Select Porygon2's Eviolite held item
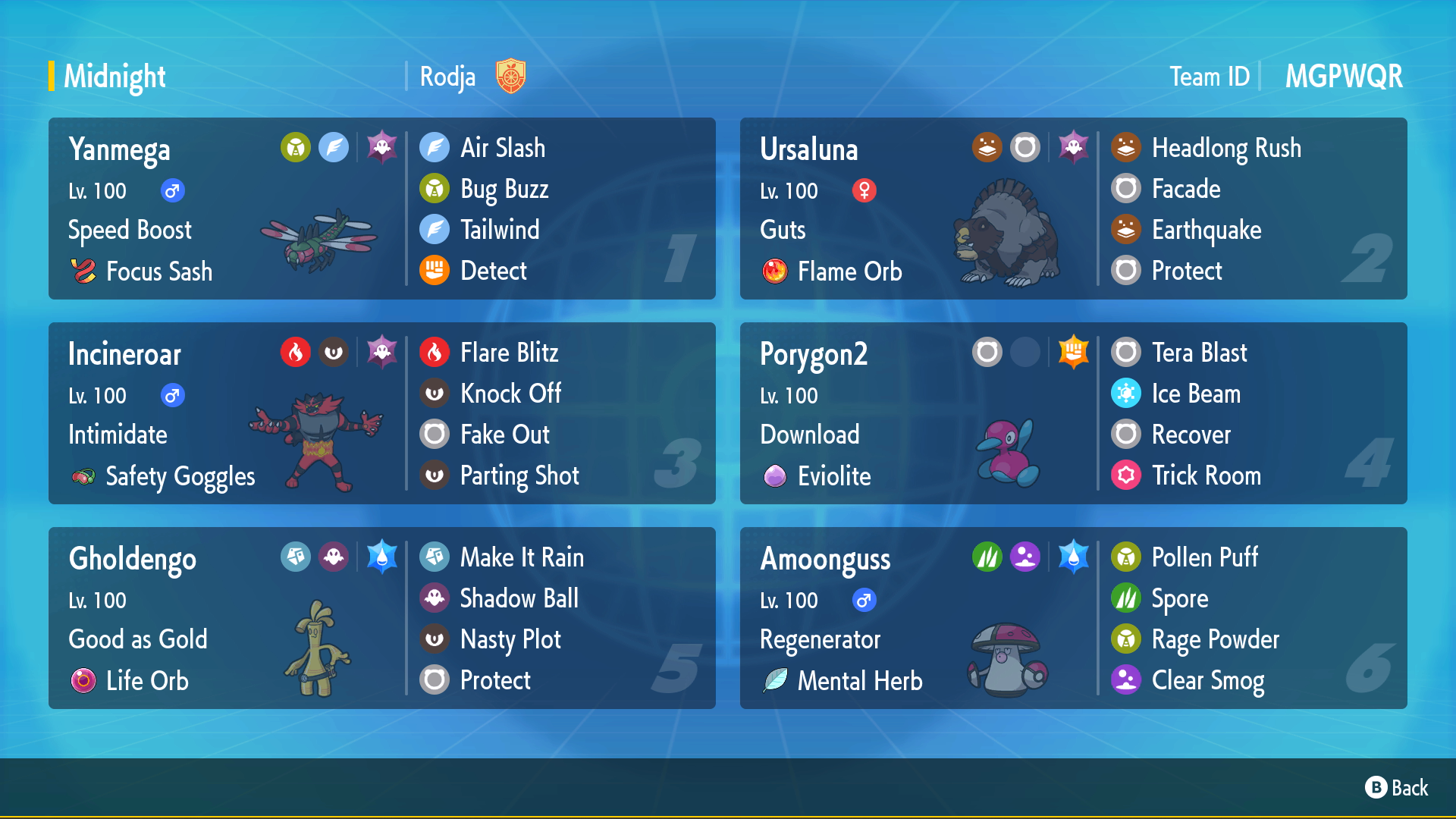 tap(833, 476)
